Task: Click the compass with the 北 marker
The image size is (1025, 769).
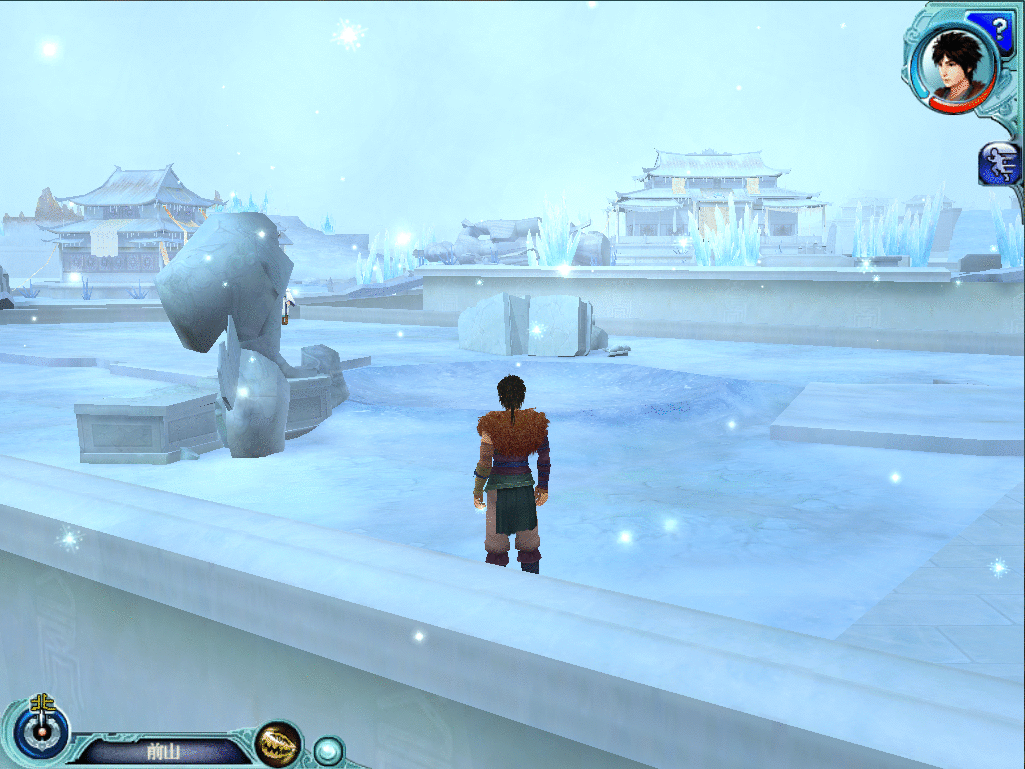Action: click(x=42, y=730)
